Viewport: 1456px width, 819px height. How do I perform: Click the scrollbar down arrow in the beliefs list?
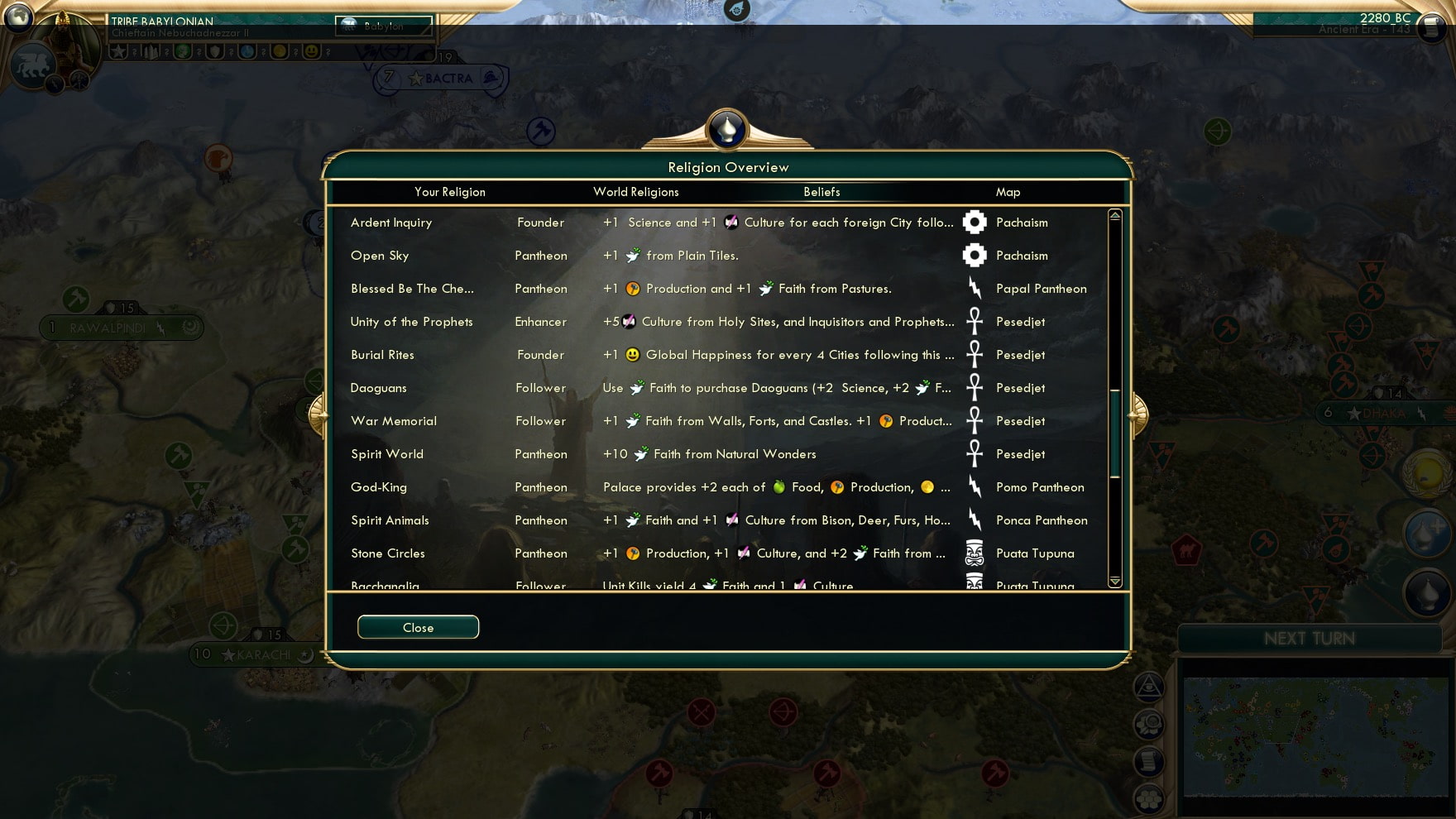[x=1114, y=582]
